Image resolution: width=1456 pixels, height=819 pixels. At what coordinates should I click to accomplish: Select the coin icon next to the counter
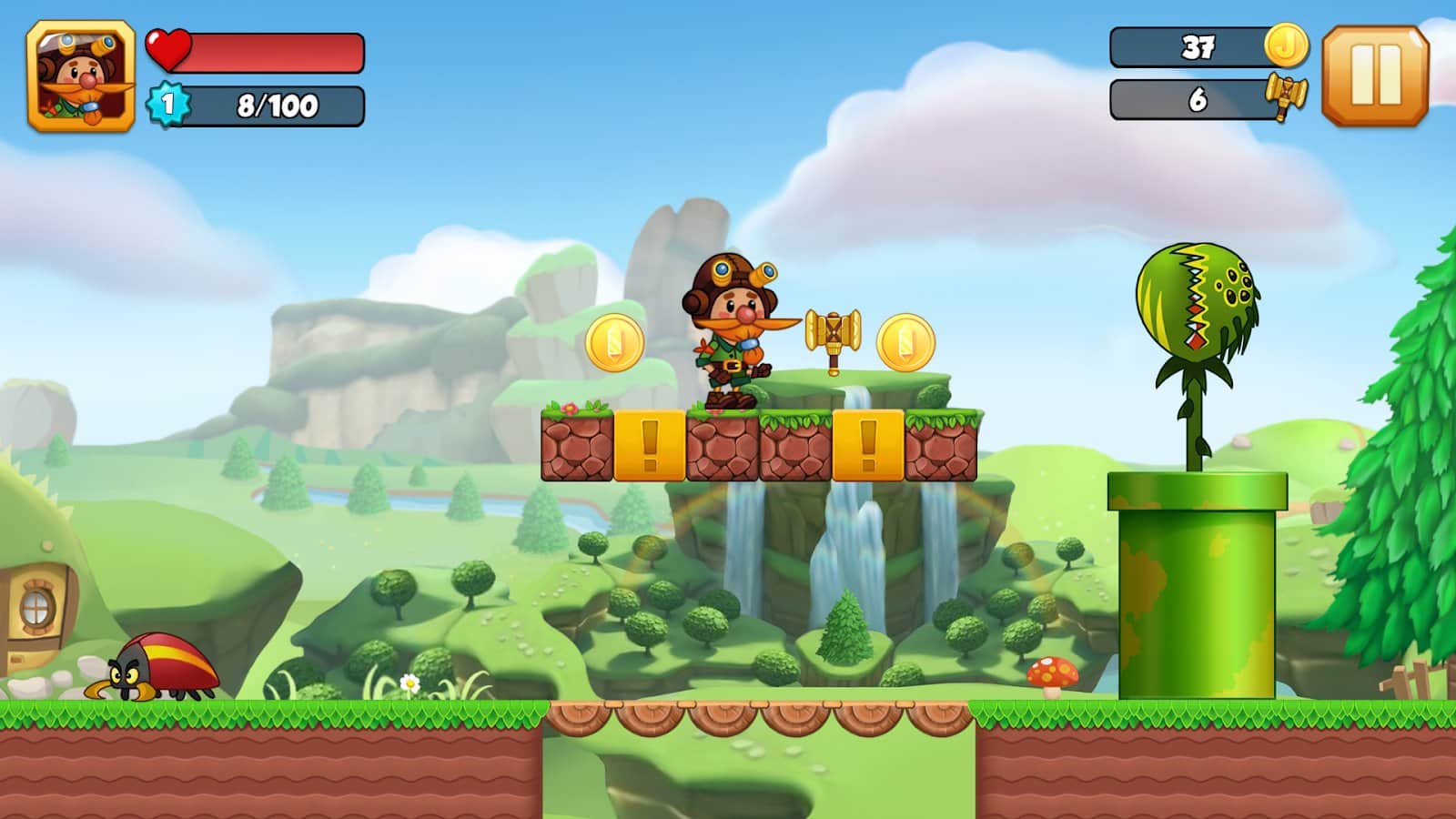pos(1288,43)
